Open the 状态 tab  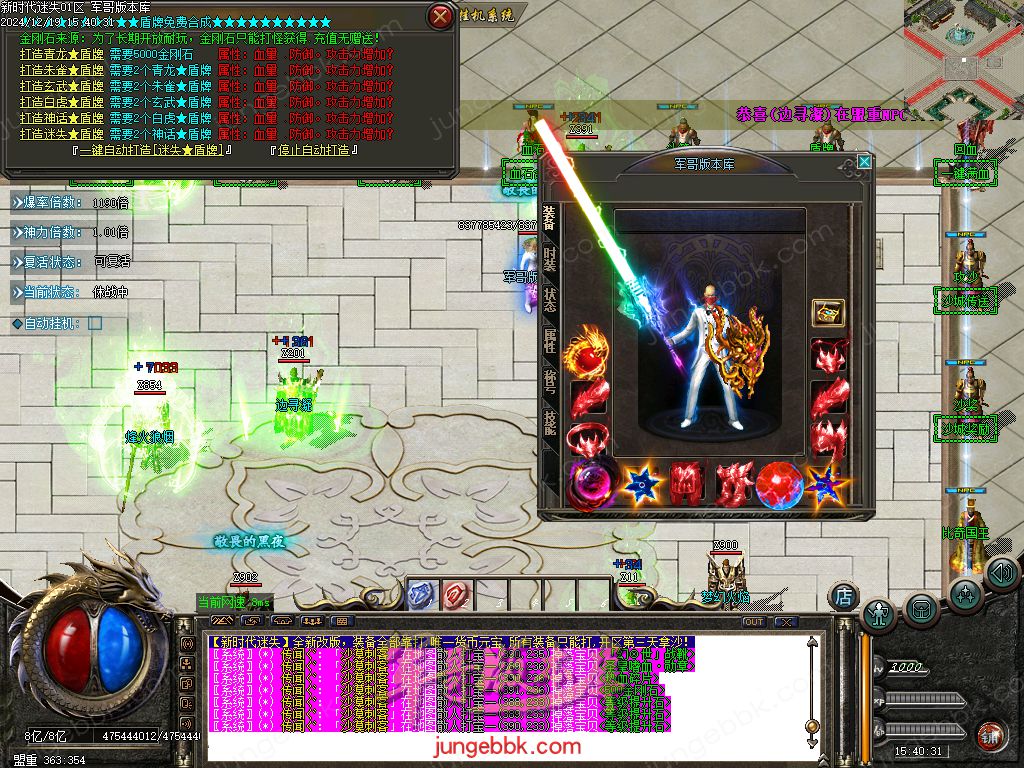(x=550, y=300)
